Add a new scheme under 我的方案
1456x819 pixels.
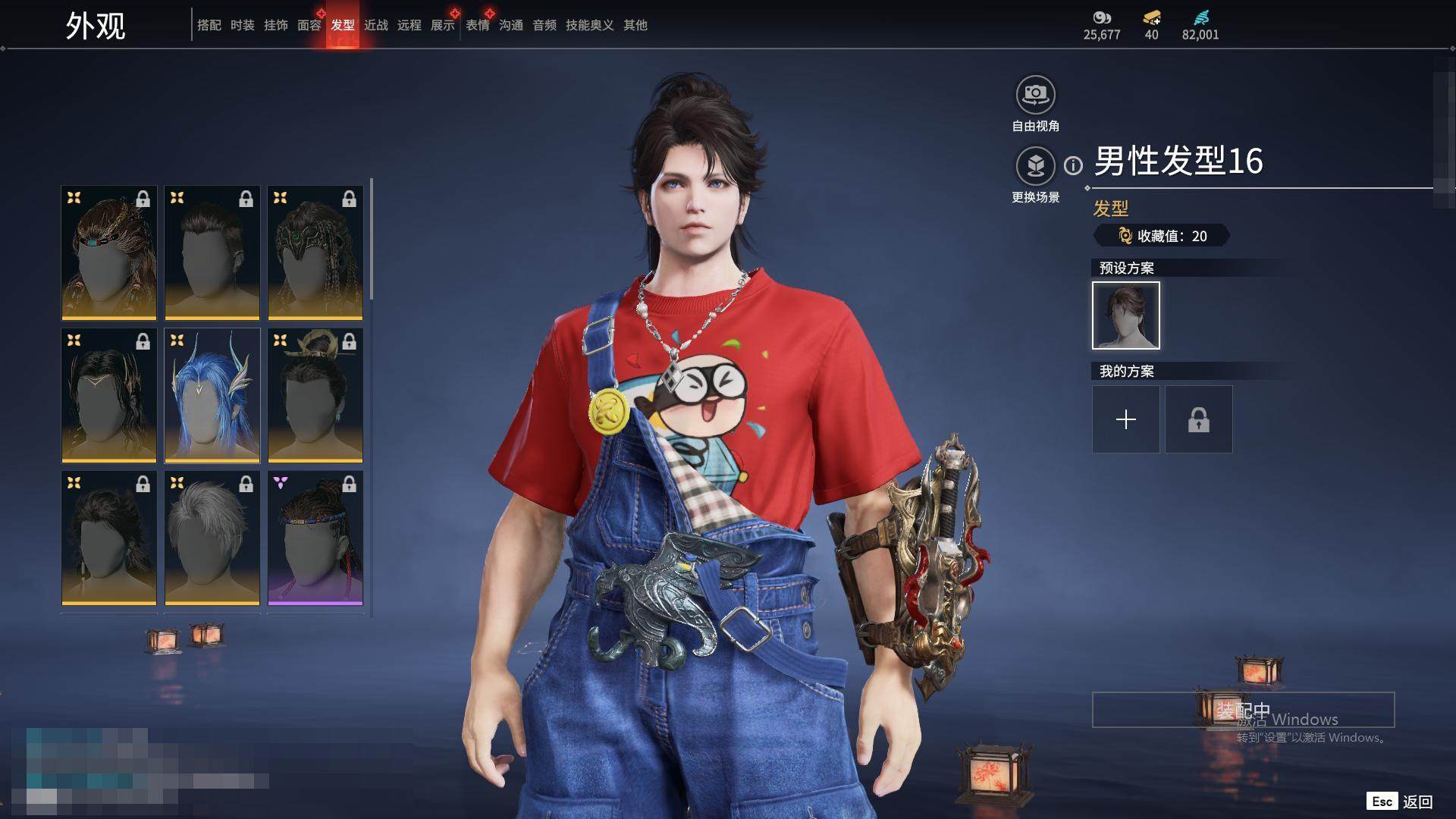coord(1125,419)
